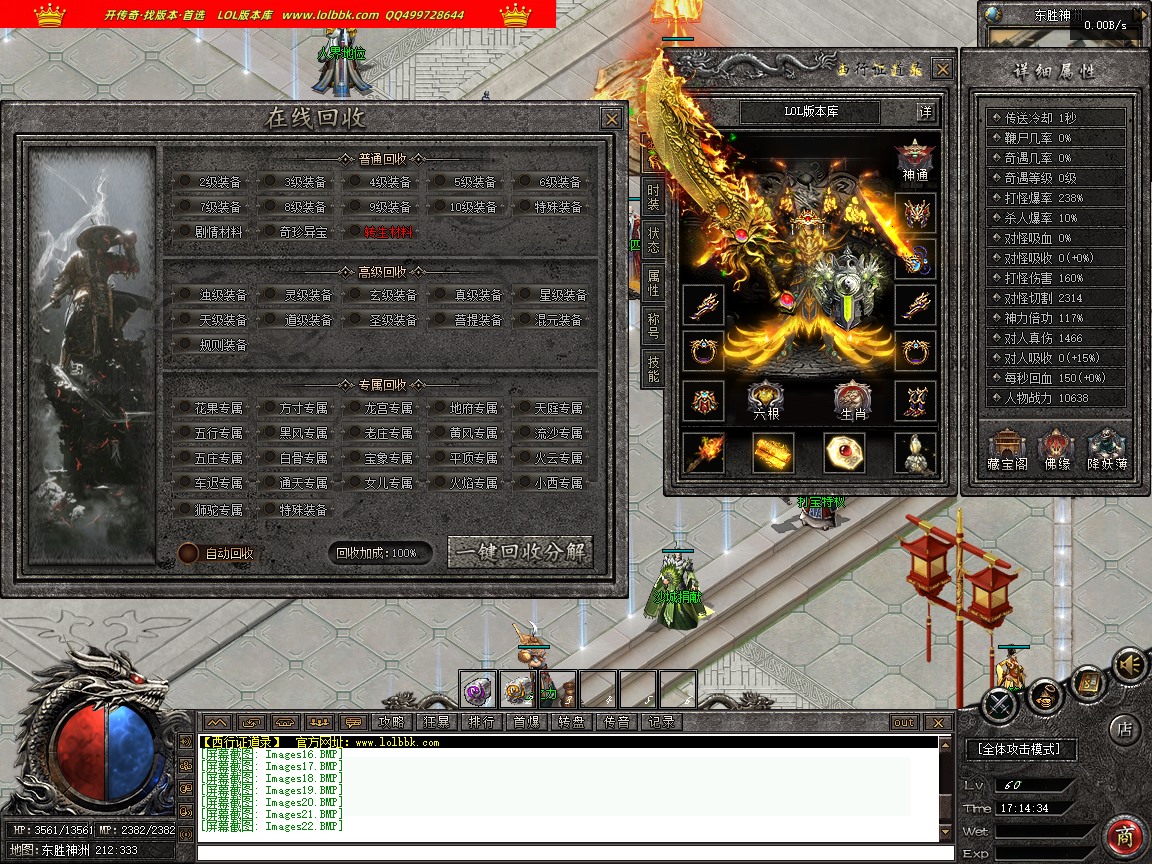Image resolution: width=1152 pixels, height=864 pixels.
Task: Close the character equipment panel
Action: pos(942,69)
